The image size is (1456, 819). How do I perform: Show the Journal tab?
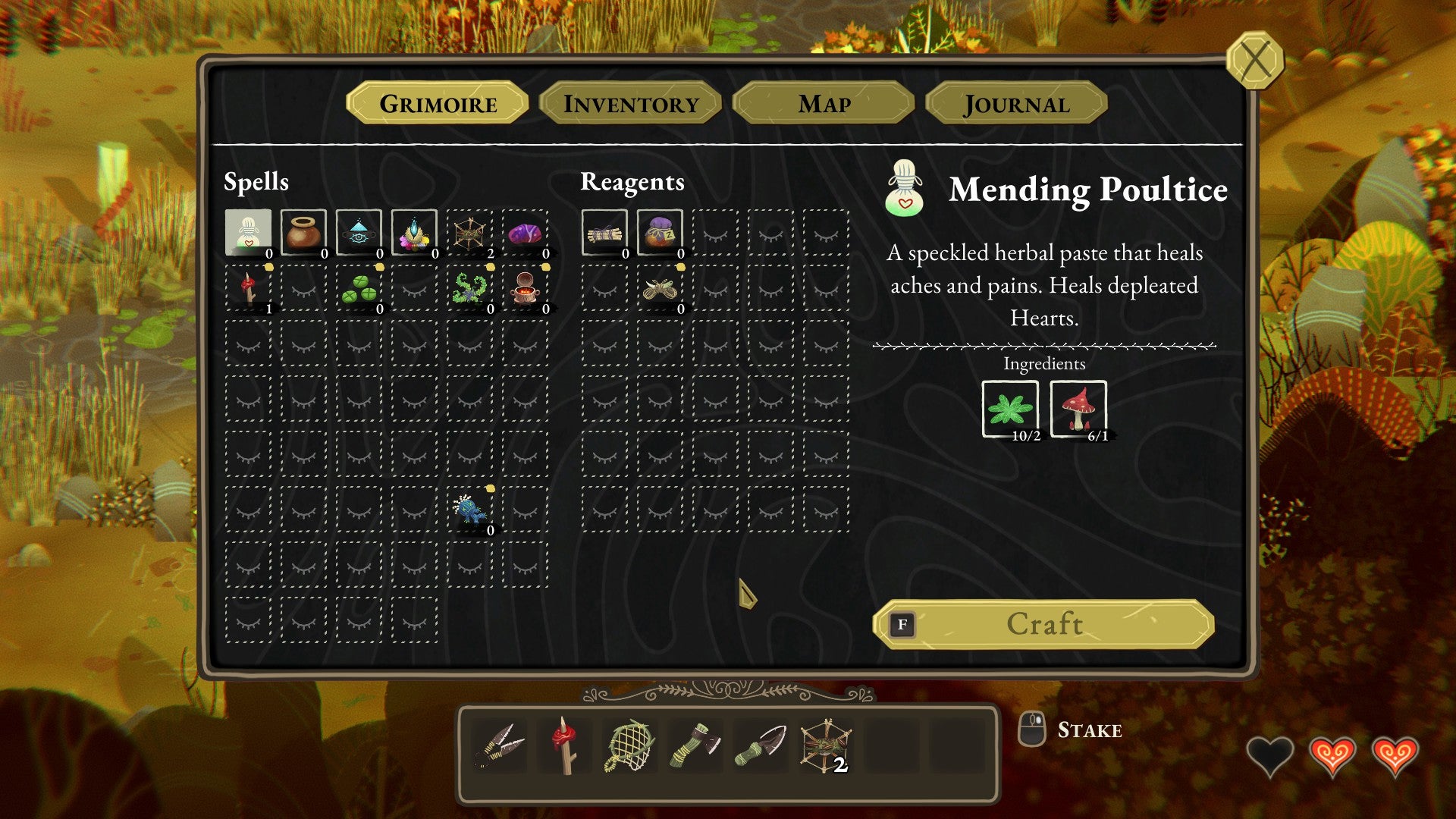[1016, 103]
